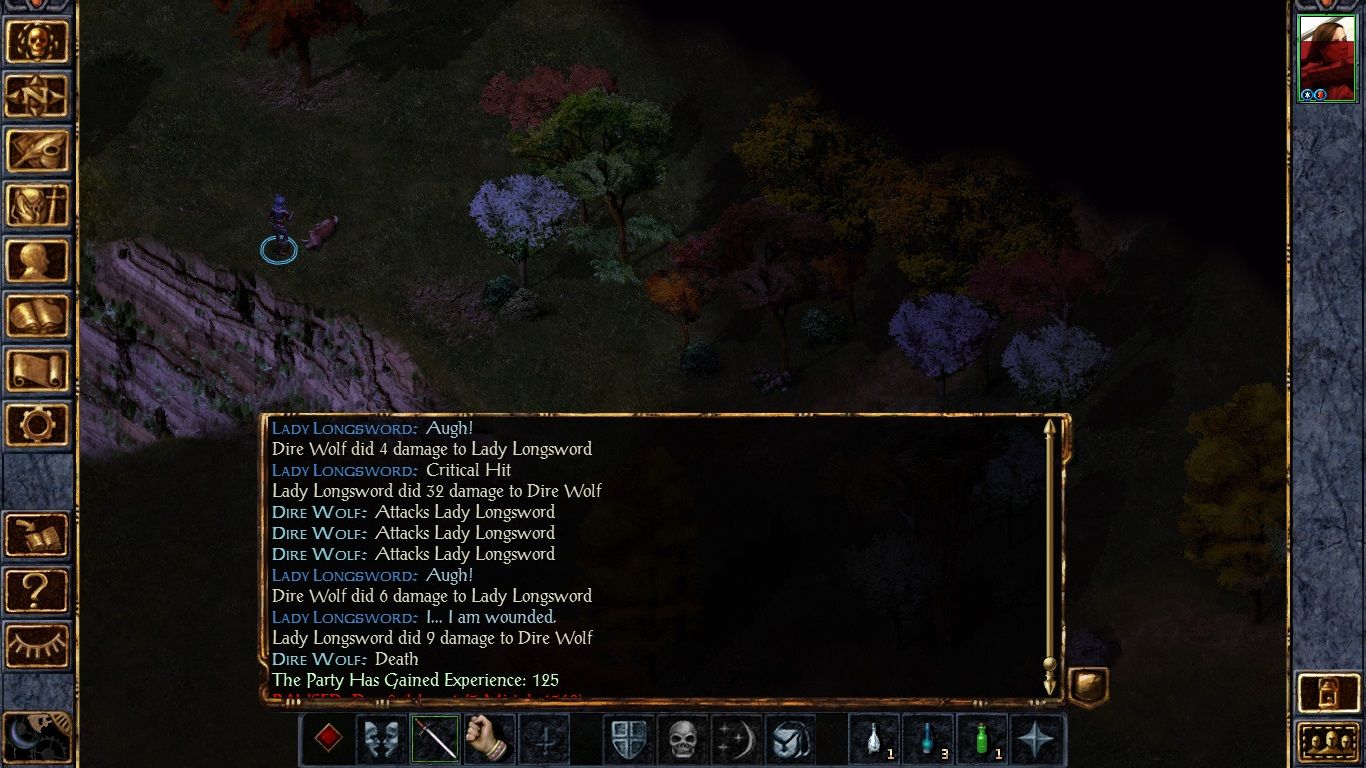Open the priest scroll button

coord(38,371)
